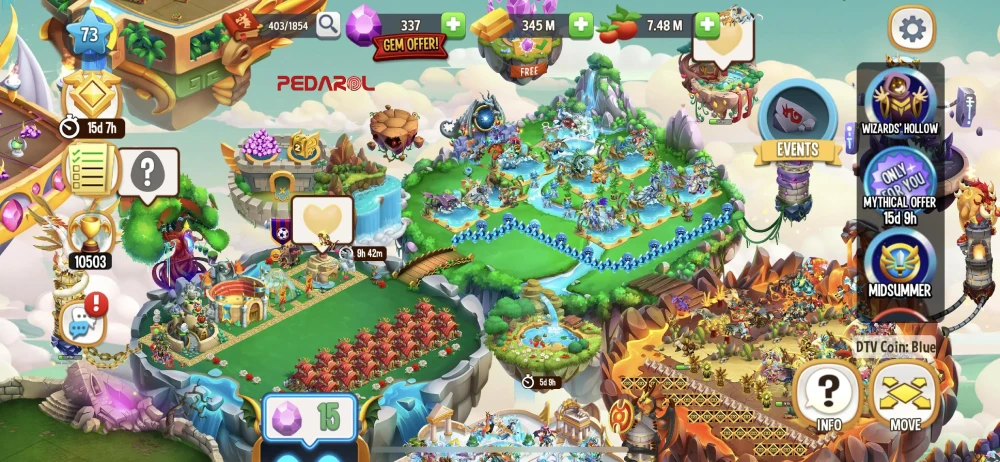This screenshot has height=462, width=1000.
Task: View the Mythical Offer deal
Action: [x=899, y=183]
